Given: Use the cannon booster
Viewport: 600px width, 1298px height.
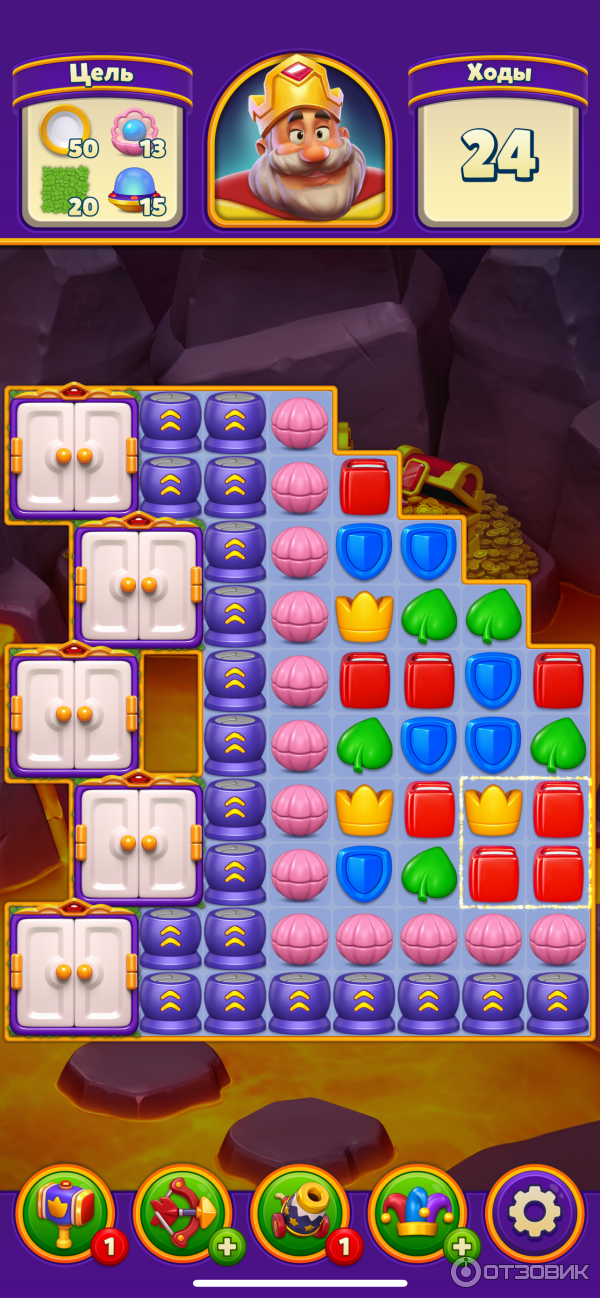Looking at the screenshot, I should click(x=298, y=1212).
